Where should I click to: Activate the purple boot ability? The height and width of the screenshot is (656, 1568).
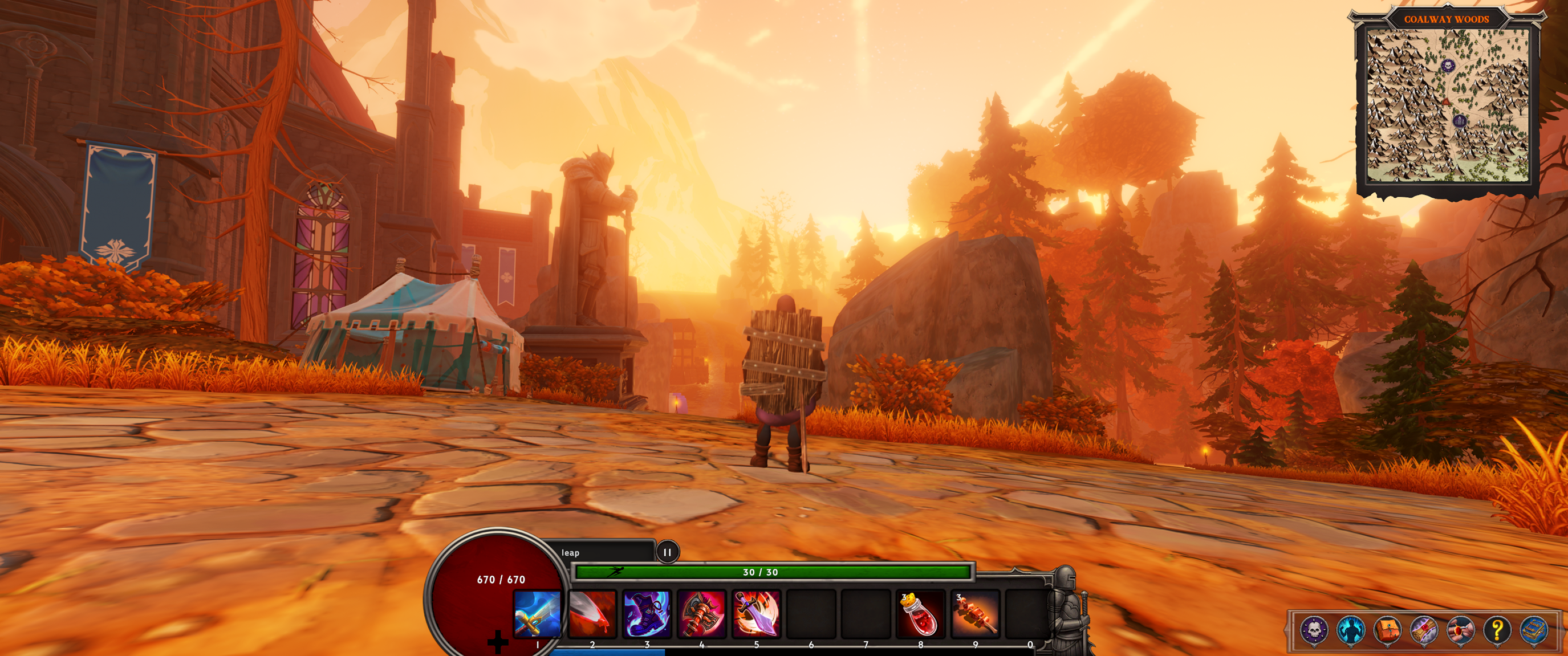647,613
